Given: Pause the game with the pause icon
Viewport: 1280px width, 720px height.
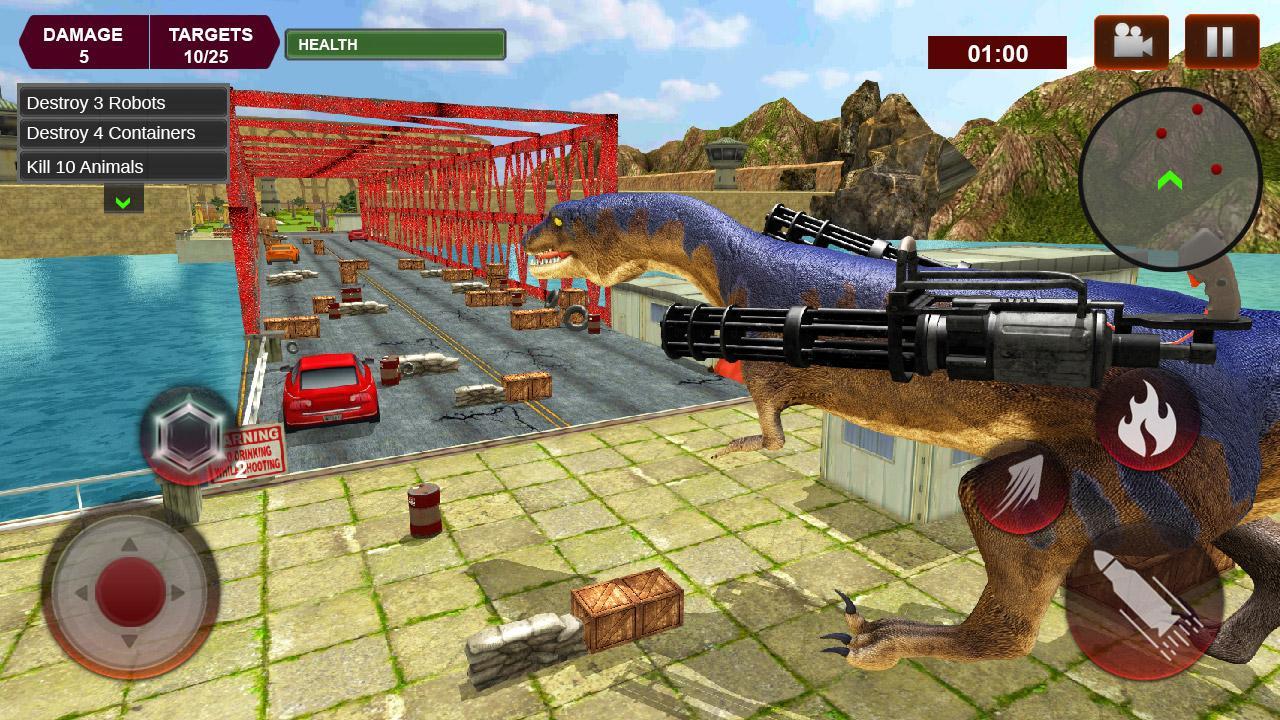Looking at the screenshot, I should [x=1221, y=42].
